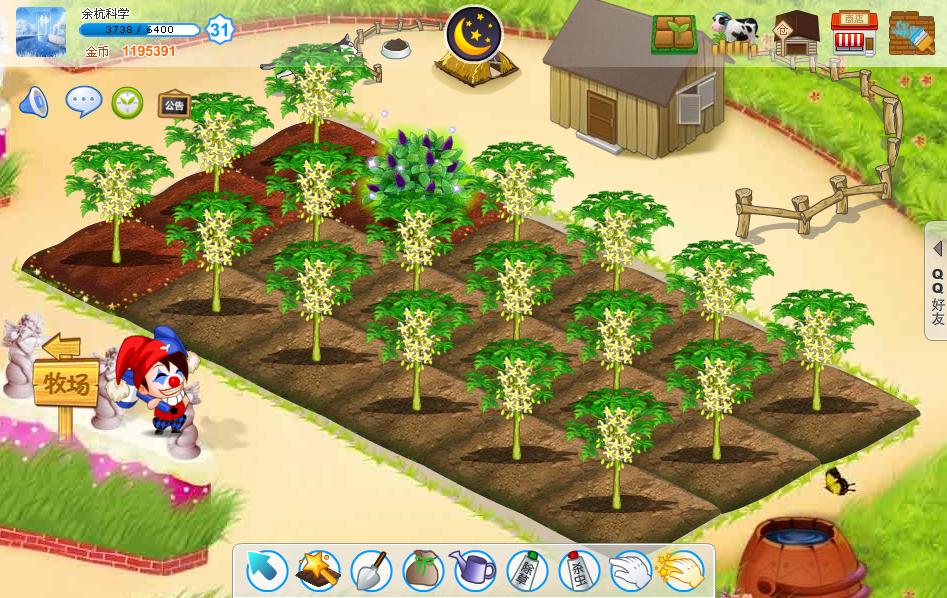
Task: Activate the white glove harvest tool
Action: coord(631,571)
